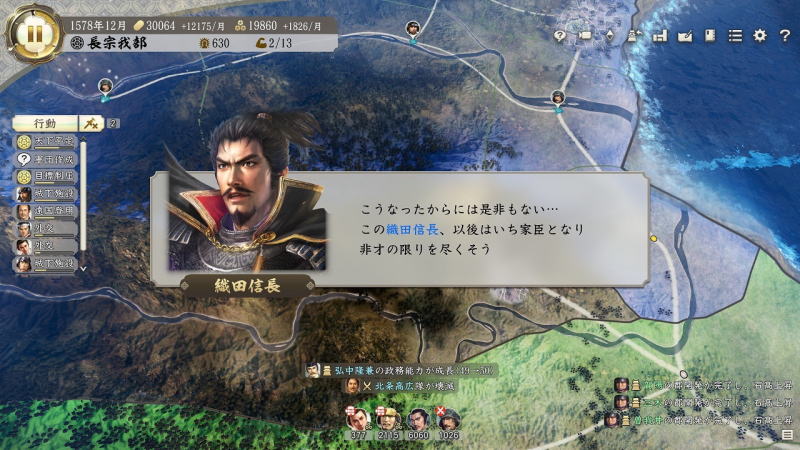Advance the Oda Nobunaga dialogue box

(x=400, y=228)
